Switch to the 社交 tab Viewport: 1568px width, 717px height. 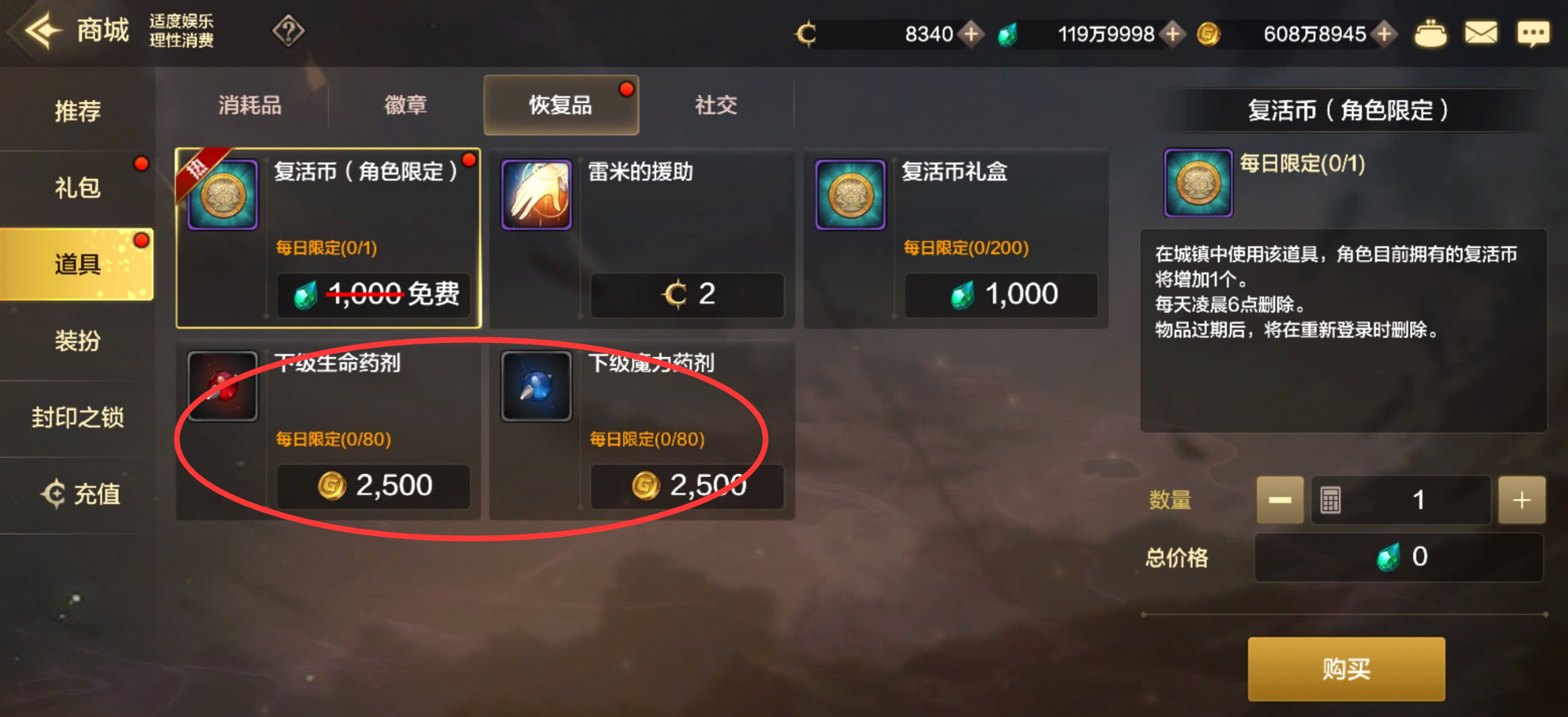(x=714, y=105)
